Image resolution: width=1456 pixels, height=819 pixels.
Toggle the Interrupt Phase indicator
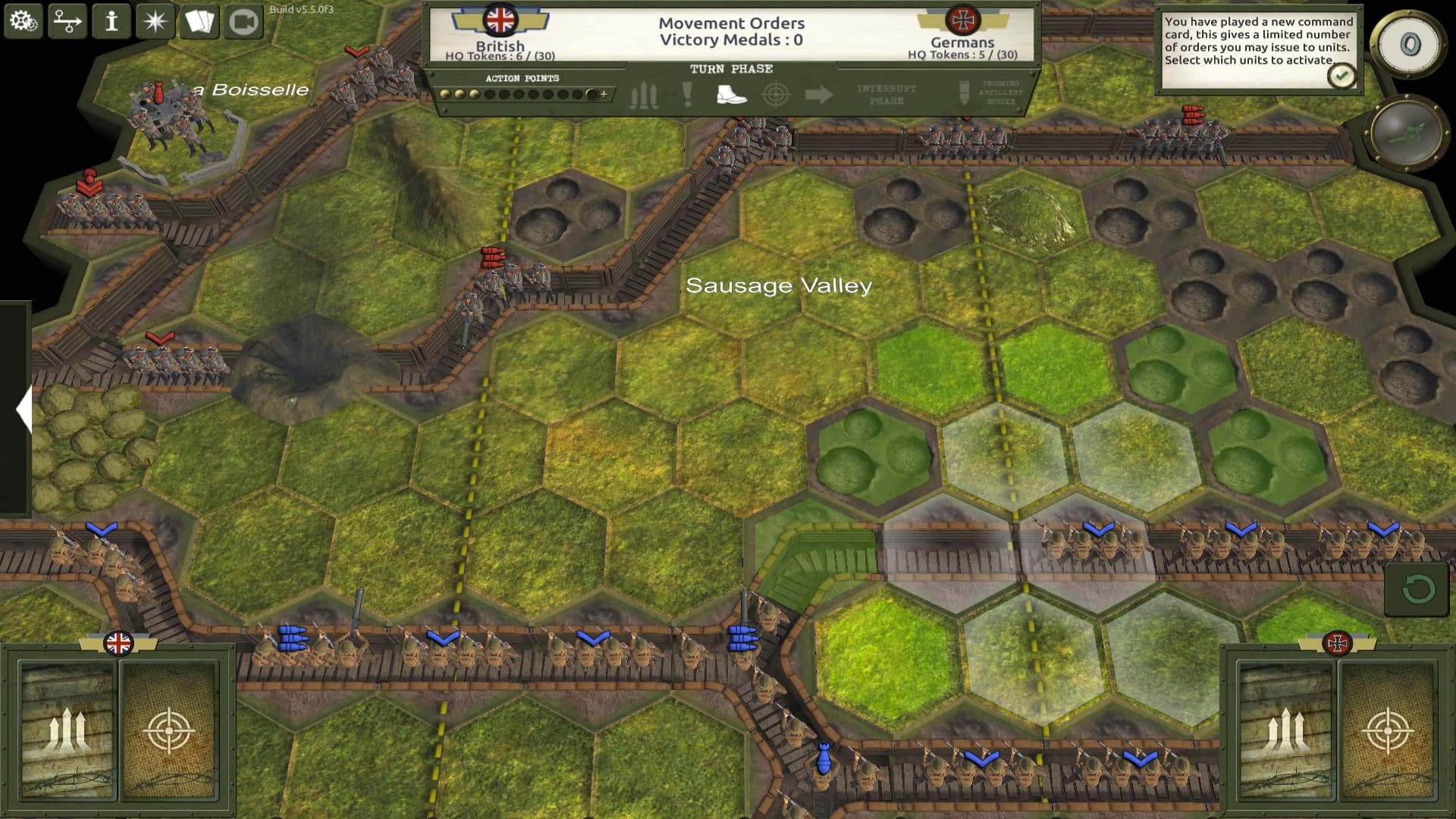(886, 95)
